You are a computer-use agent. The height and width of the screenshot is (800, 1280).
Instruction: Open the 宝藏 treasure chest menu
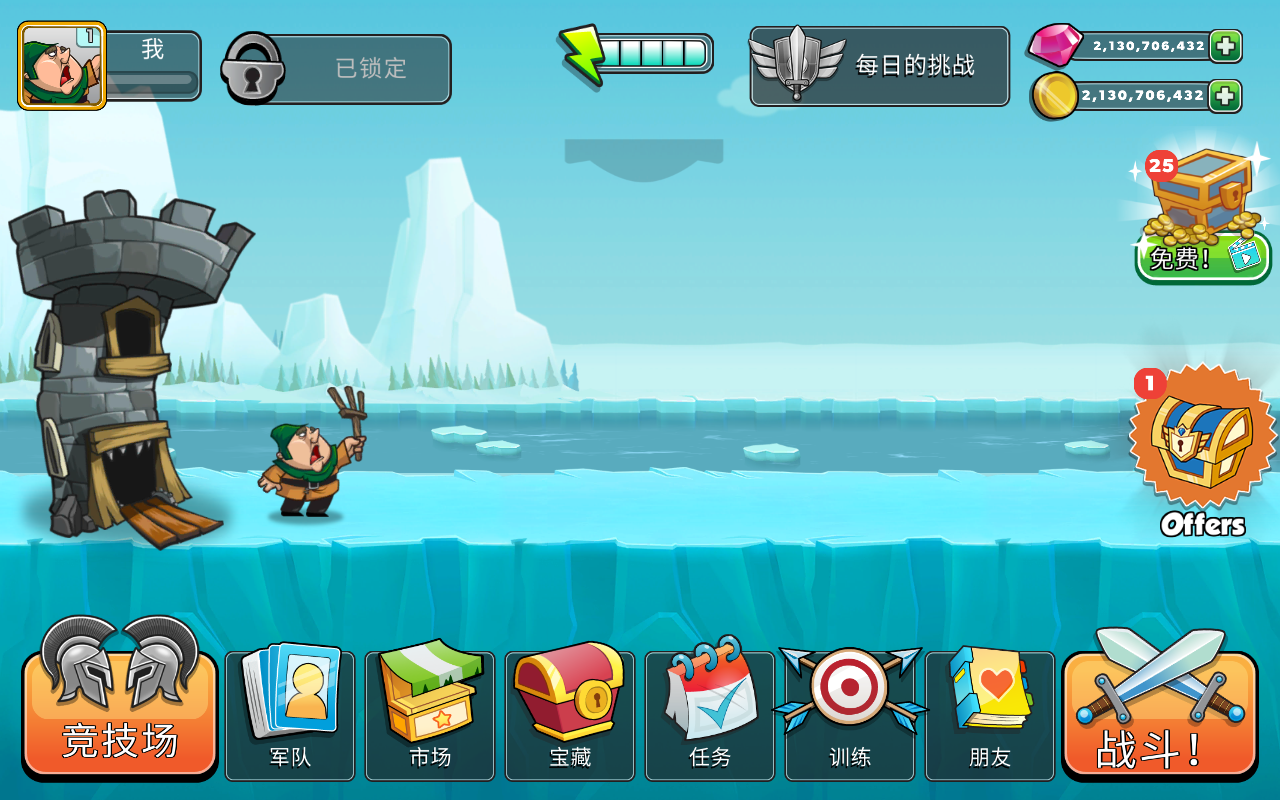569,712
